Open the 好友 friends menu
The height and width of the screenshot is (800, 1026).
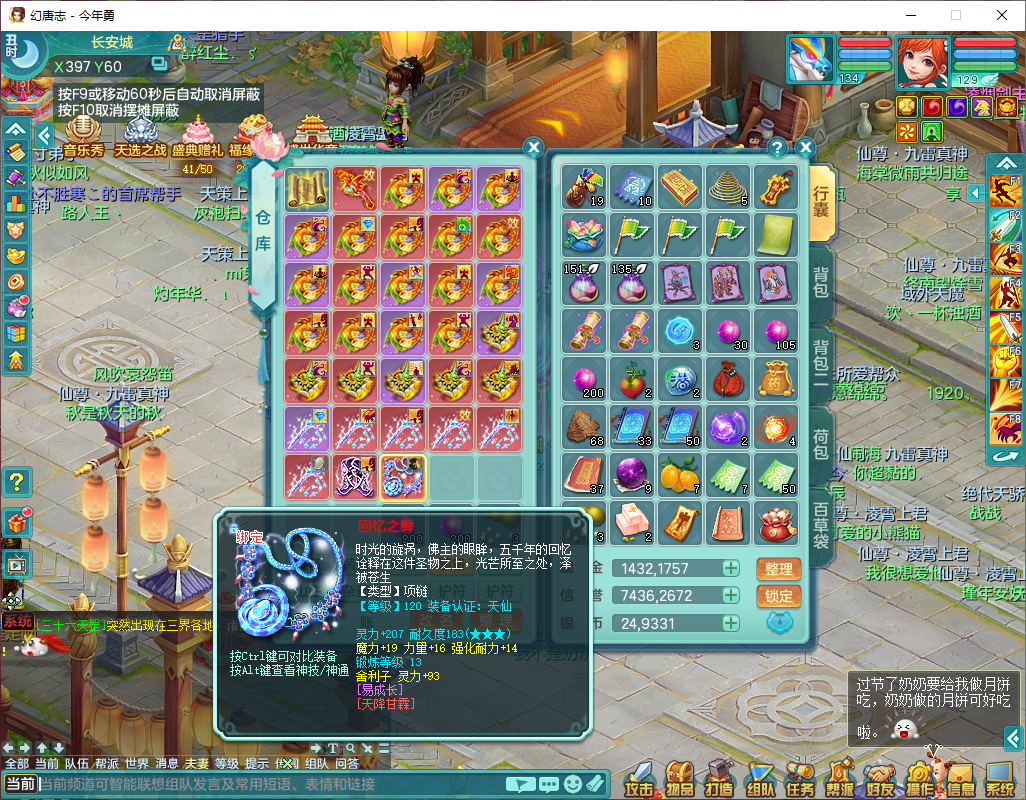coord(879,777)
